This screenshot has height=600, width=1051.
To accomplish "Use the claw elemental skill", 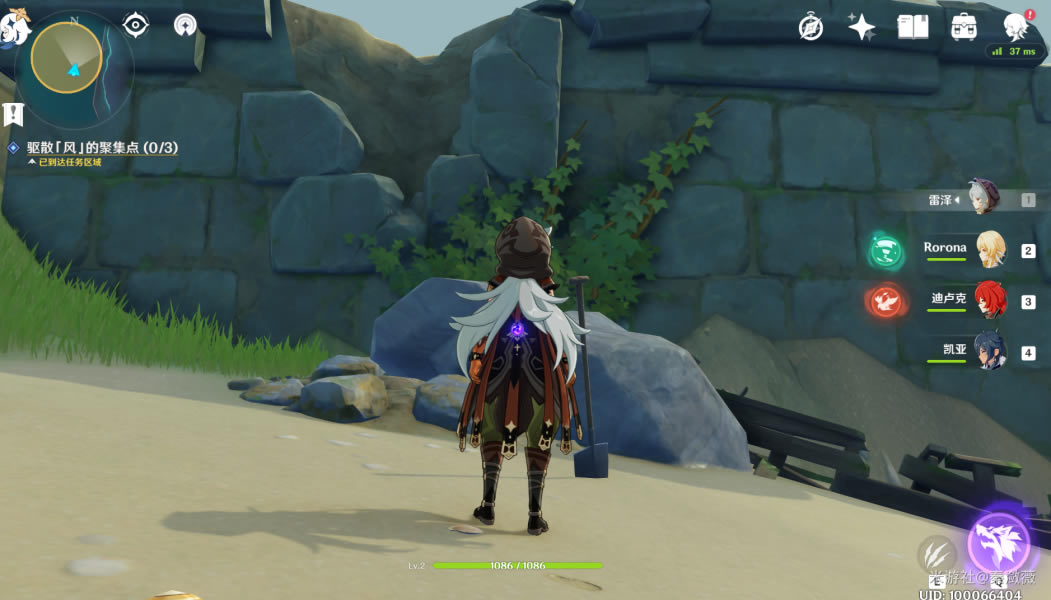I will 935,553.
